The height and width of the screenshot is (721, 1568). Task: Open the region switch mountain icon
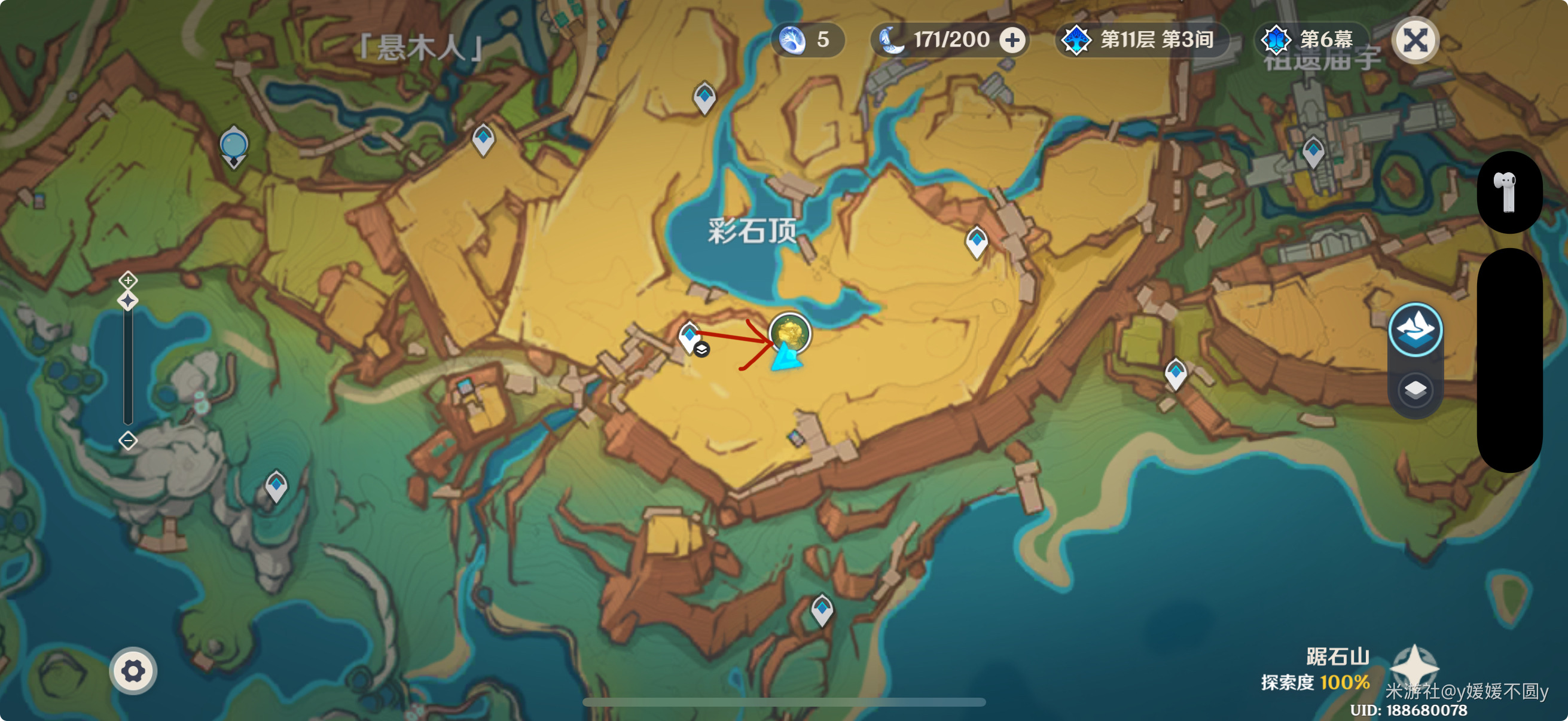[x=1415, y=329]
